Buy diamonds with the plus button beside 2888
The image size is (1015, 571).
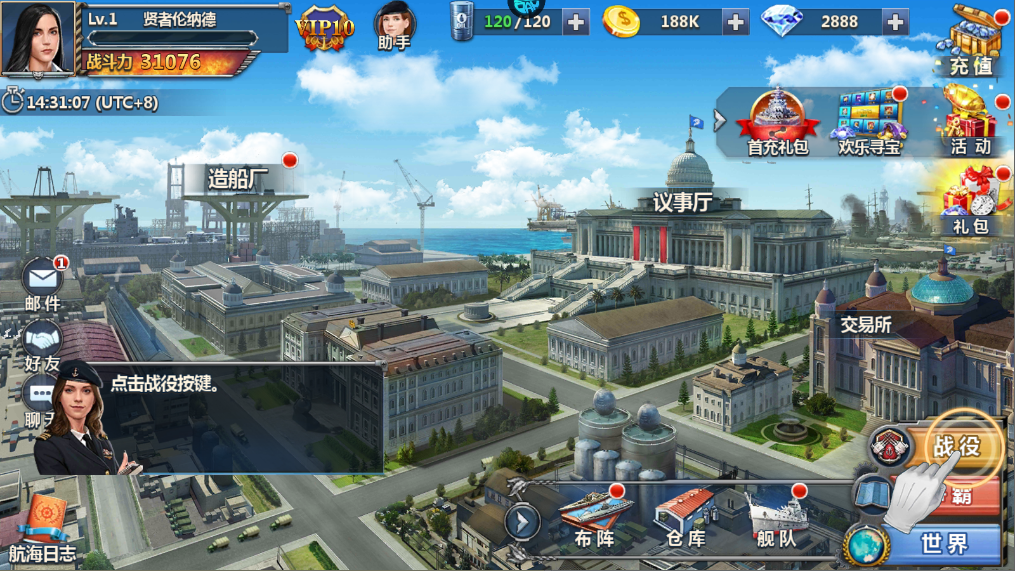895,21
